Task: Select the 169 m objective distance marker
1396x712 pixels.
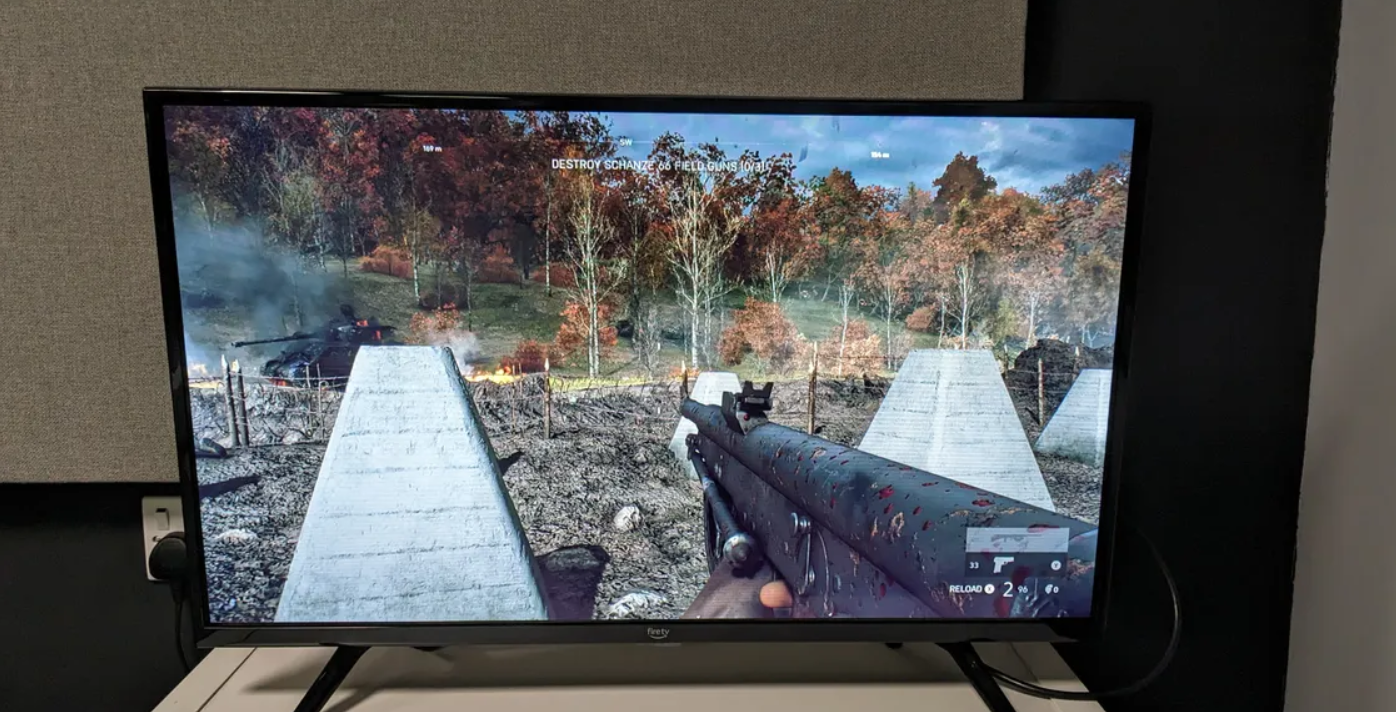Action: pyautogui.click(x=432, y=149)
